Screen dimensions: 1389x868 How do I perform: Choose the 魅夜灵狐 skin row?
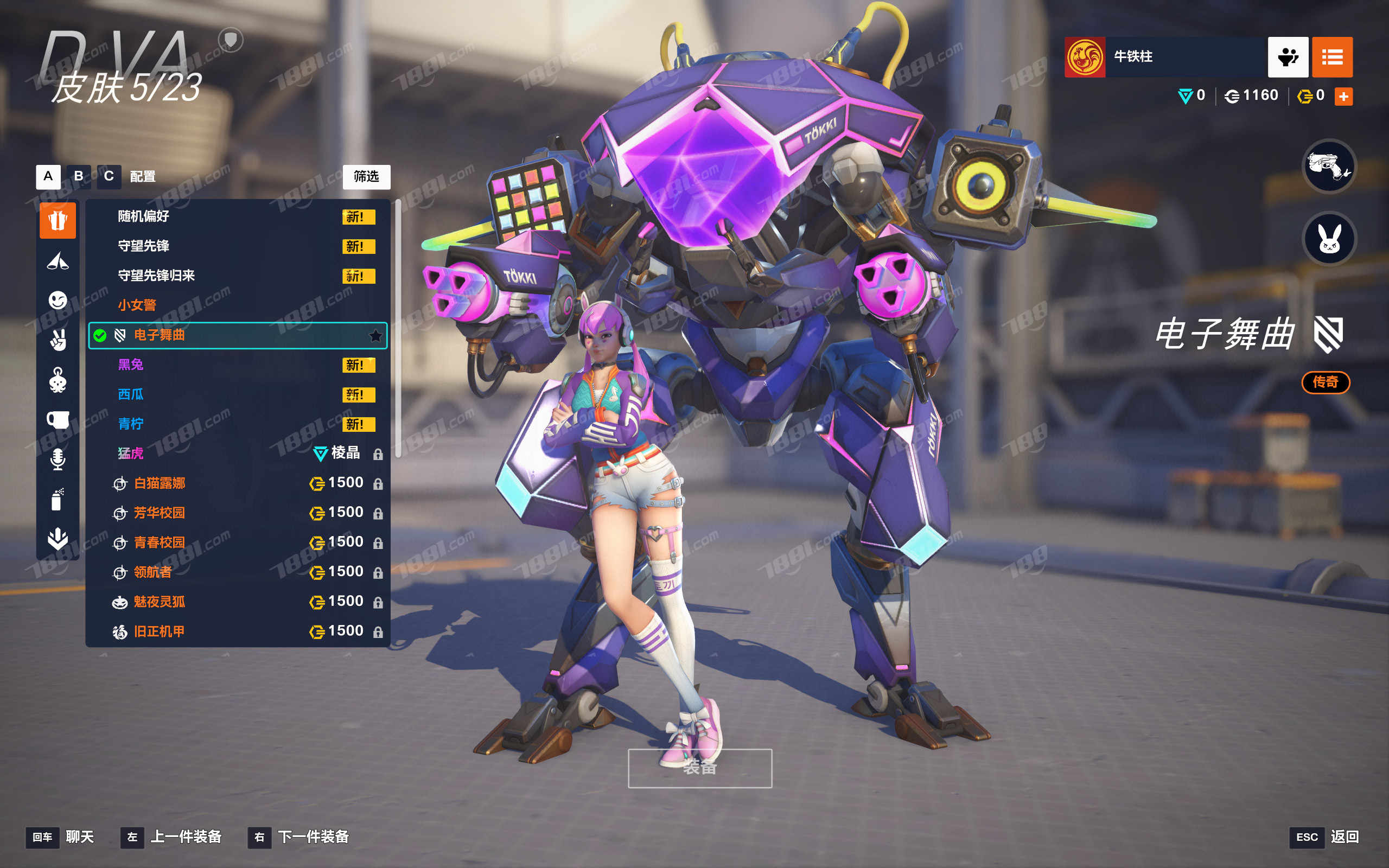(160, 602)
